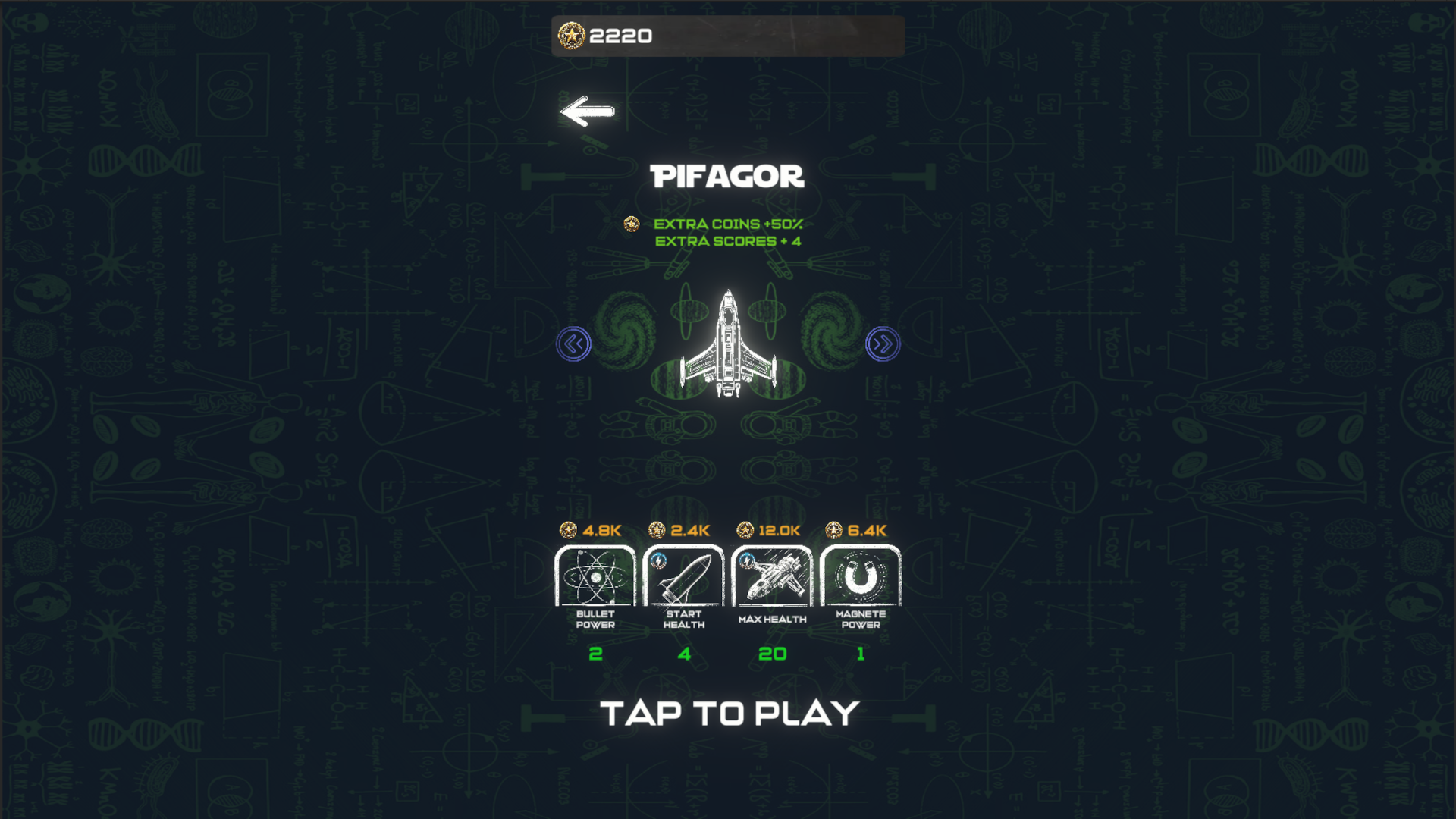Purchase Max Health upgrade for 12.0K coins
1456x819 pixels.
(x=772, y=576)
